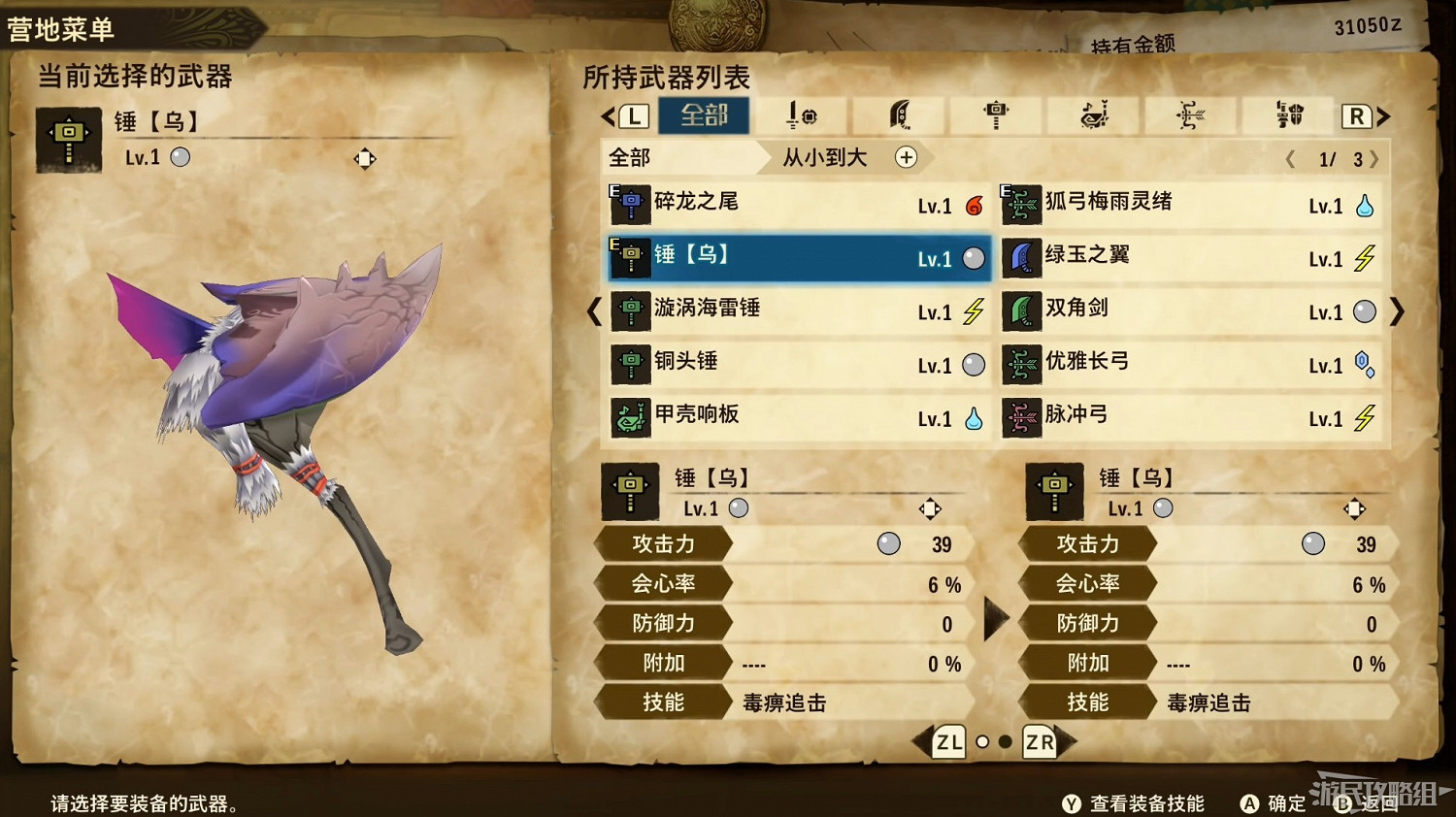Open the hunting horn category with the music note icon

tap(1092, 115)
